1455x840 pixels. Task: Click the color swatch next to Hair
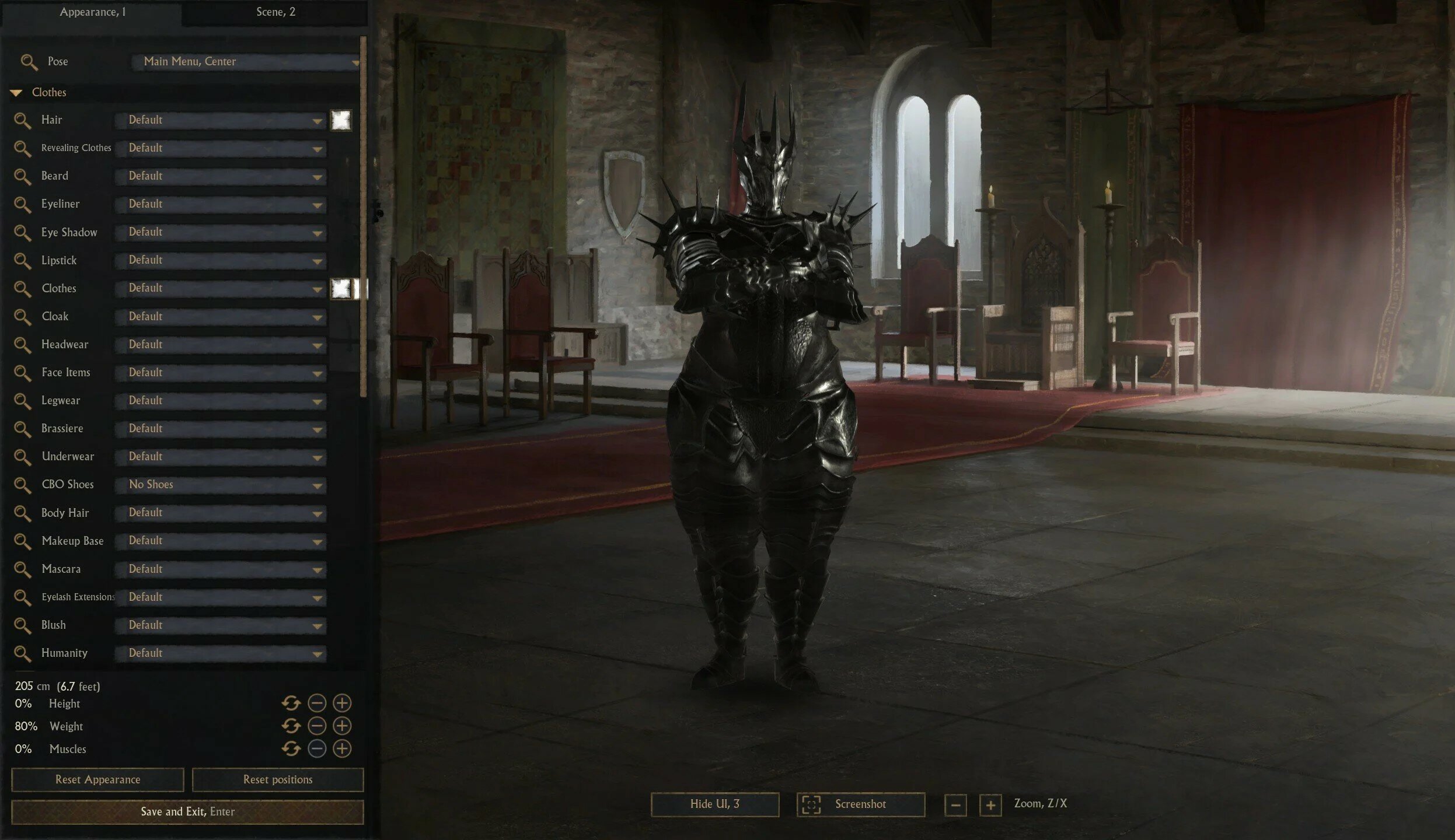coord(340,120)
